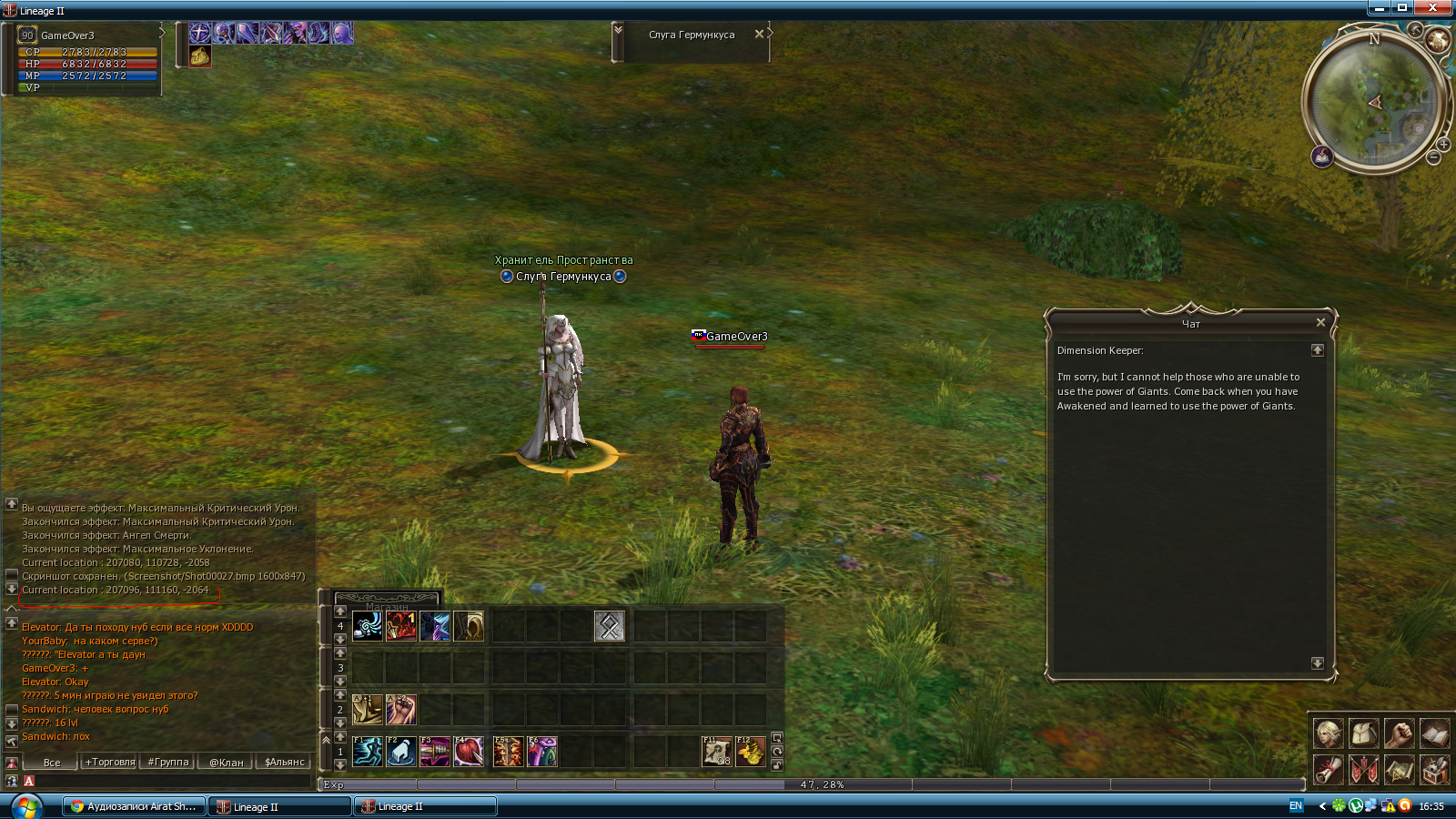
Task: Open the @Клан chat tab
Action: tap(227, 762)
